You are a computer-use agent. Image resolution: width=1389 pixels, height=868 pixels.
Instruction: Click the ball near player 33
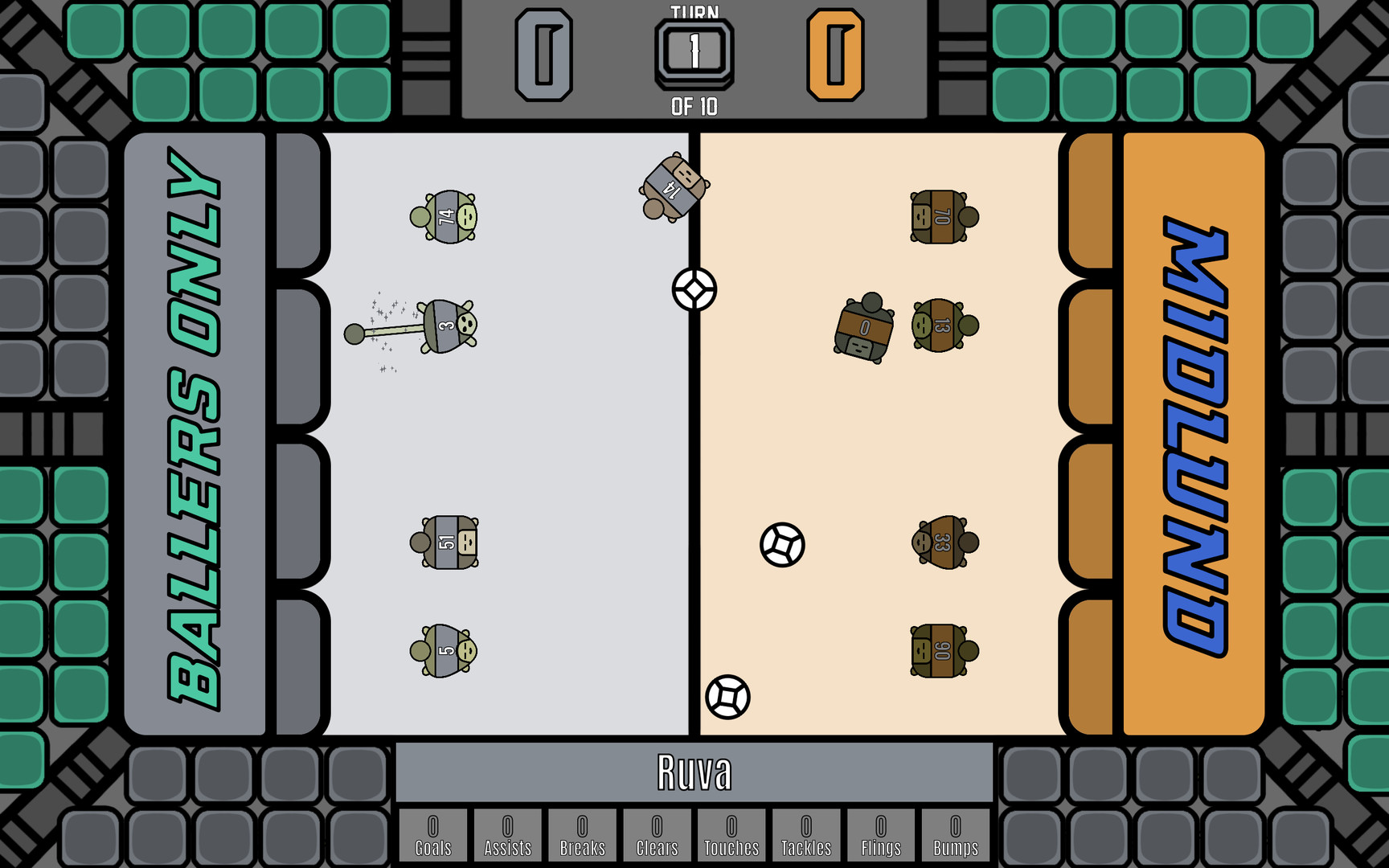point(782,546)
